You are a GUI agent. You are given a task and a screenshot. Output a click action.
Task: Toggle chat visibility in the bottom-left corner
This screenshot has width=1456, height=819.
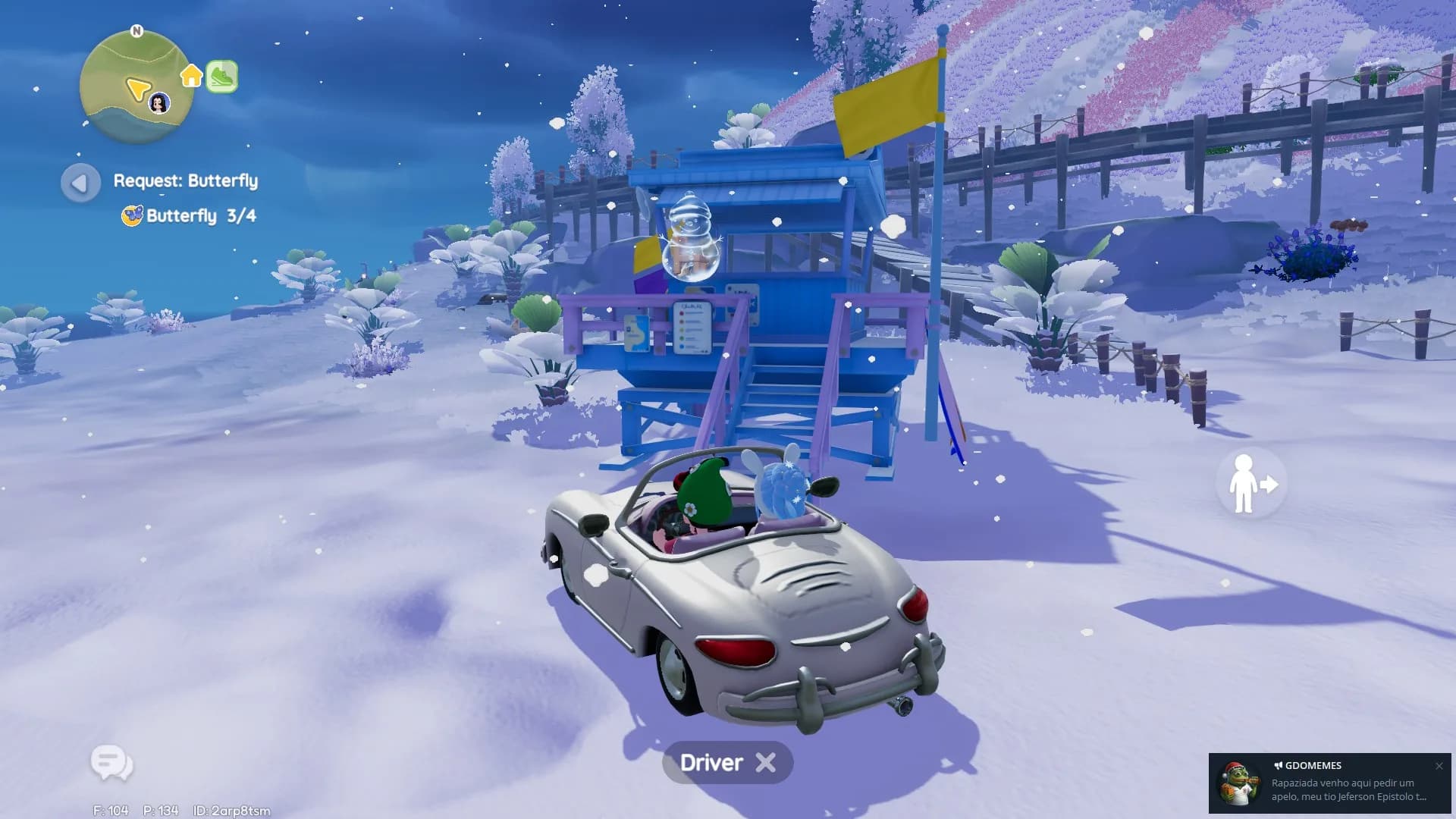coord(111,764)
